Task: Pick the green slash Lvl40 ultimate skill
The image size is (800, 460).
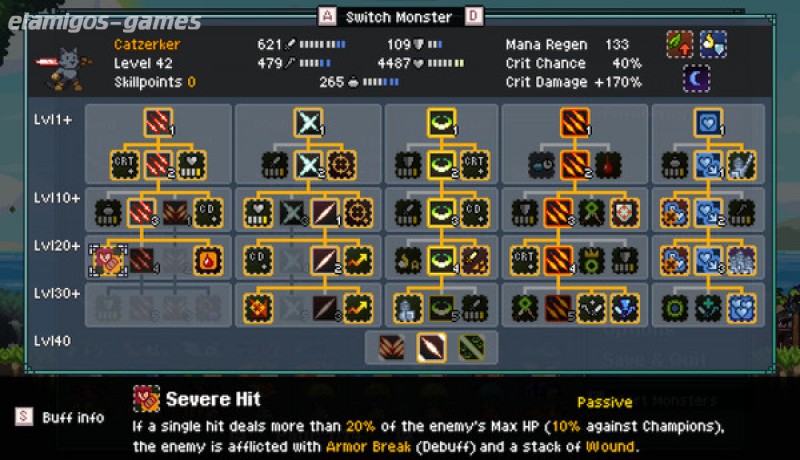Action: (471, 347)
